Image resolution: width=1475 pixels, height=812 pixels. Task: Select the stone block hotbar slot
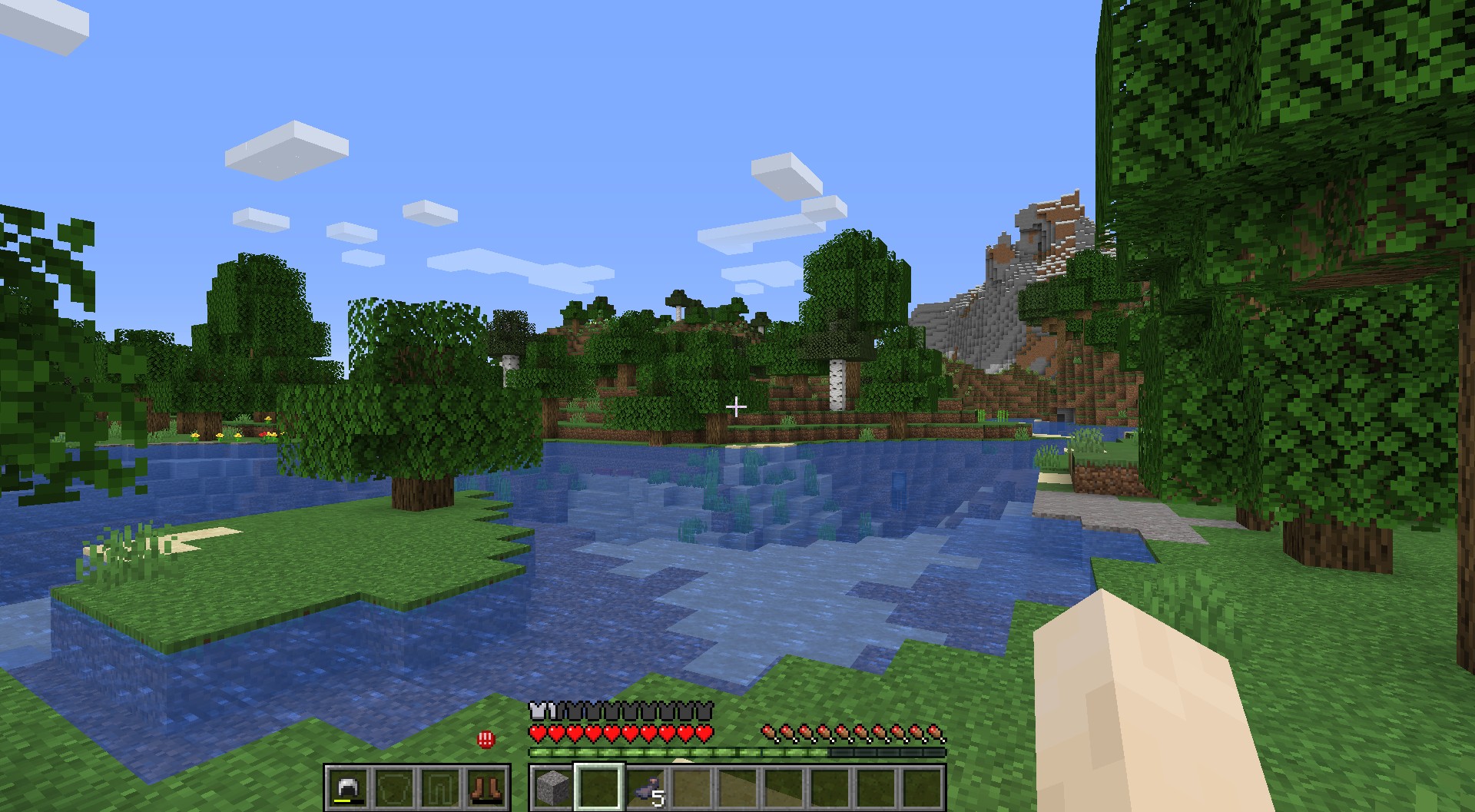pos(553,787)
